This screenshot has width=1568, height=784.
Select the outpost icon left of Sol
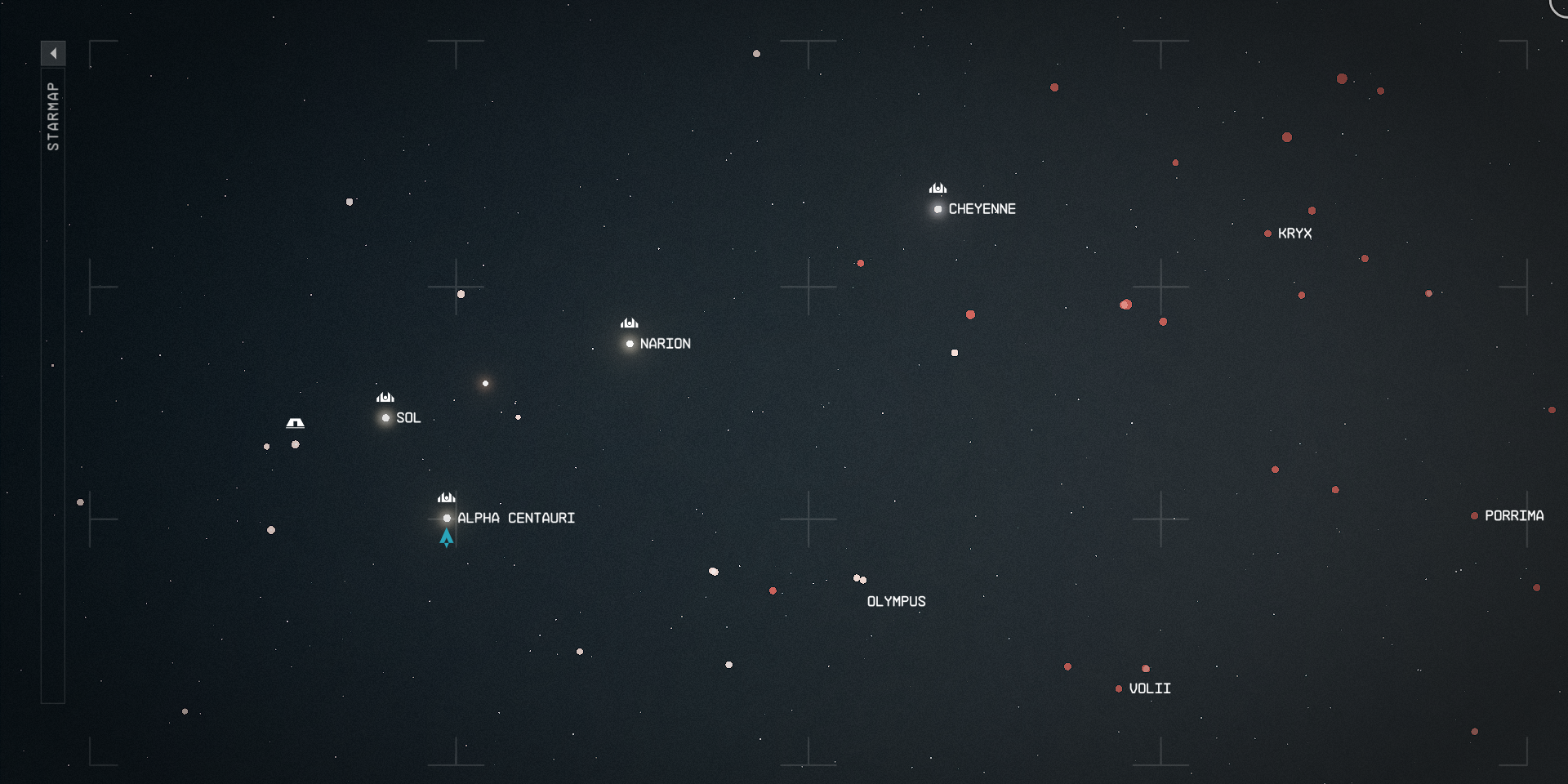pos(296,422)
